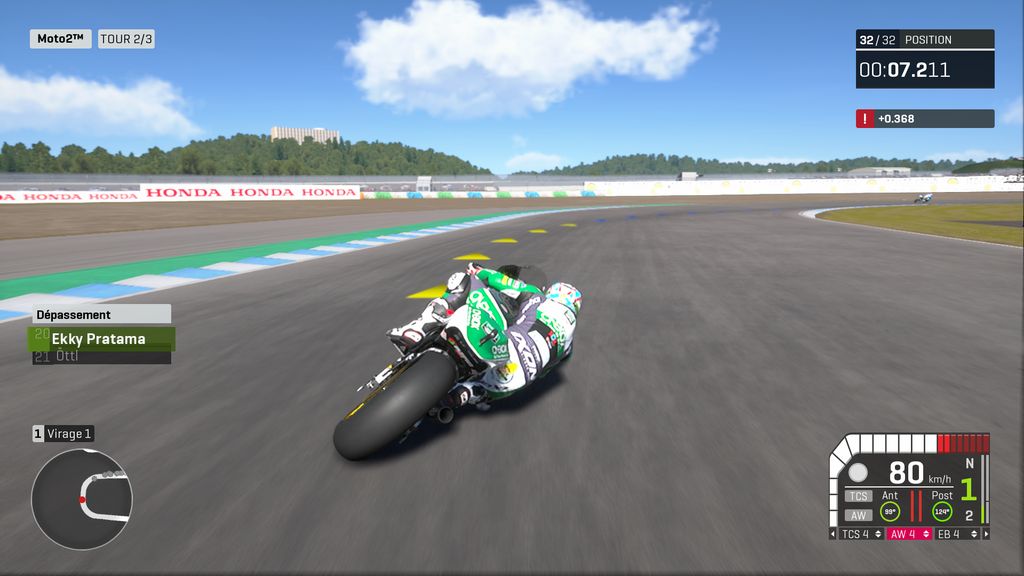This screenshot has width=1024, height=576.
Task: Click the red exclamation warning icon
Action: click(864, 119)
